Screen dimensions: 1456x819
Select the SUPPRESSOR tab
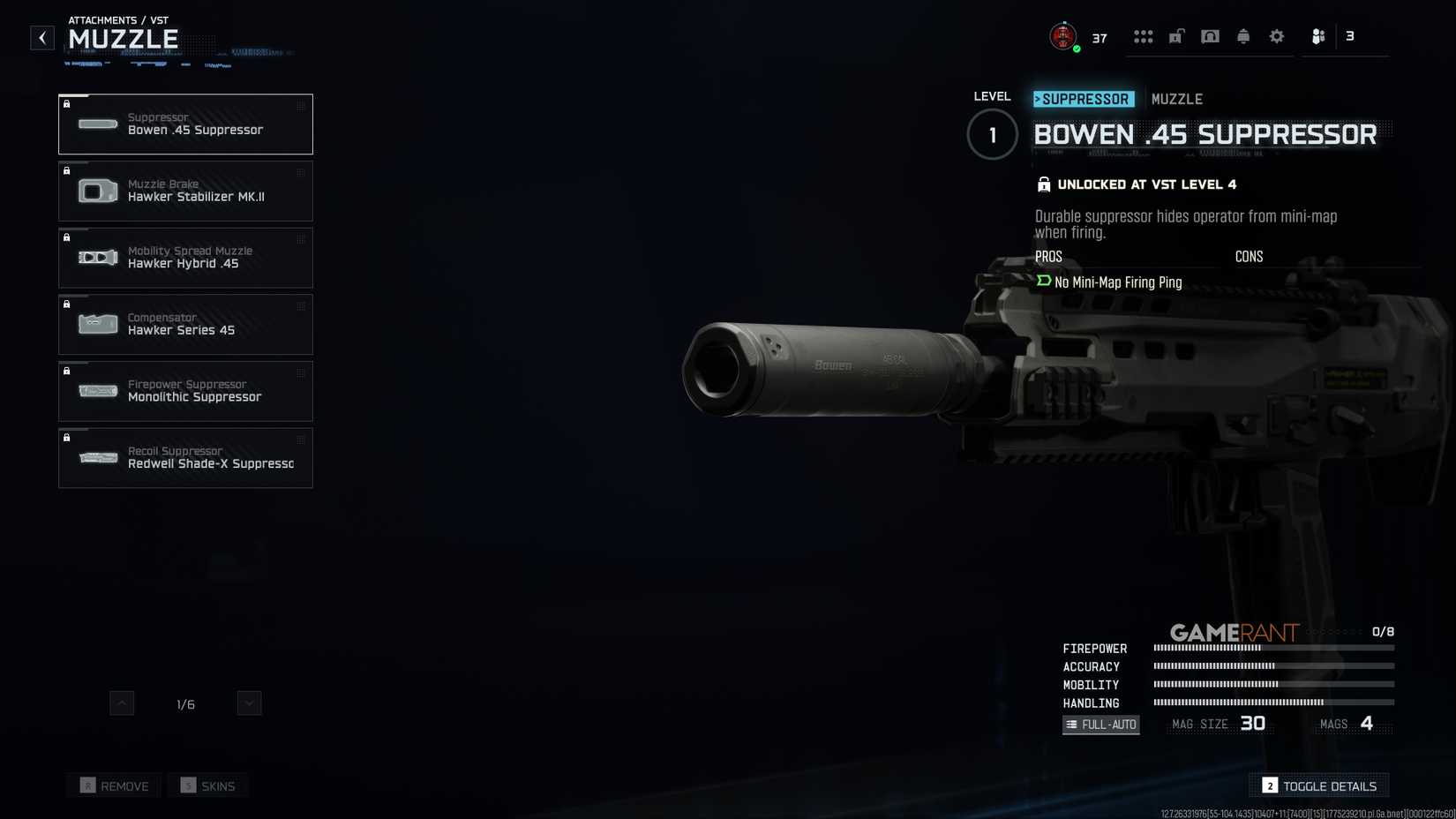tap(1084, 99)
